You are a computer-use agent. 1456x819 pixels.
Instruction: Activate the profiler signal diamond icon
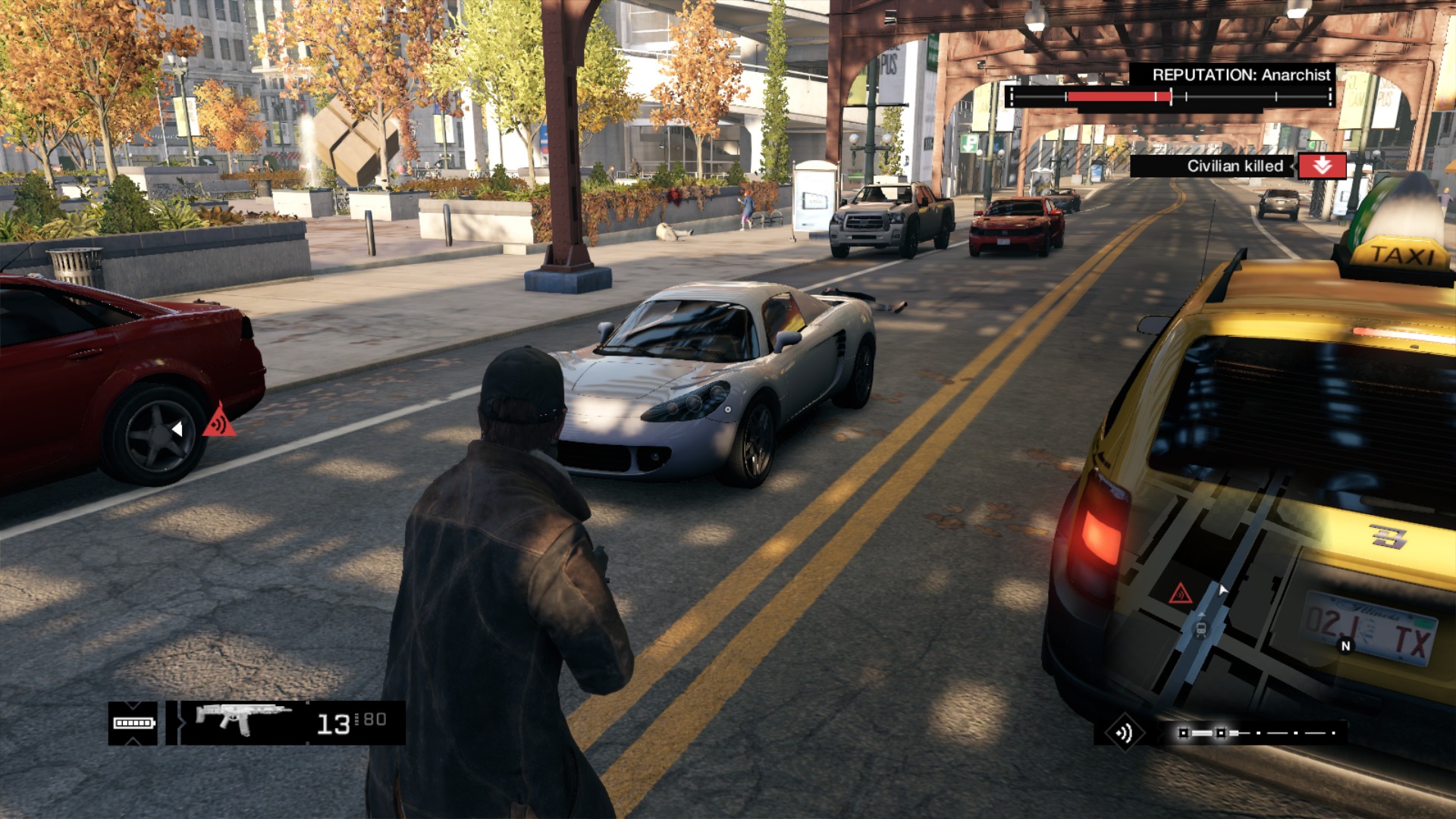coord(1124,733)
